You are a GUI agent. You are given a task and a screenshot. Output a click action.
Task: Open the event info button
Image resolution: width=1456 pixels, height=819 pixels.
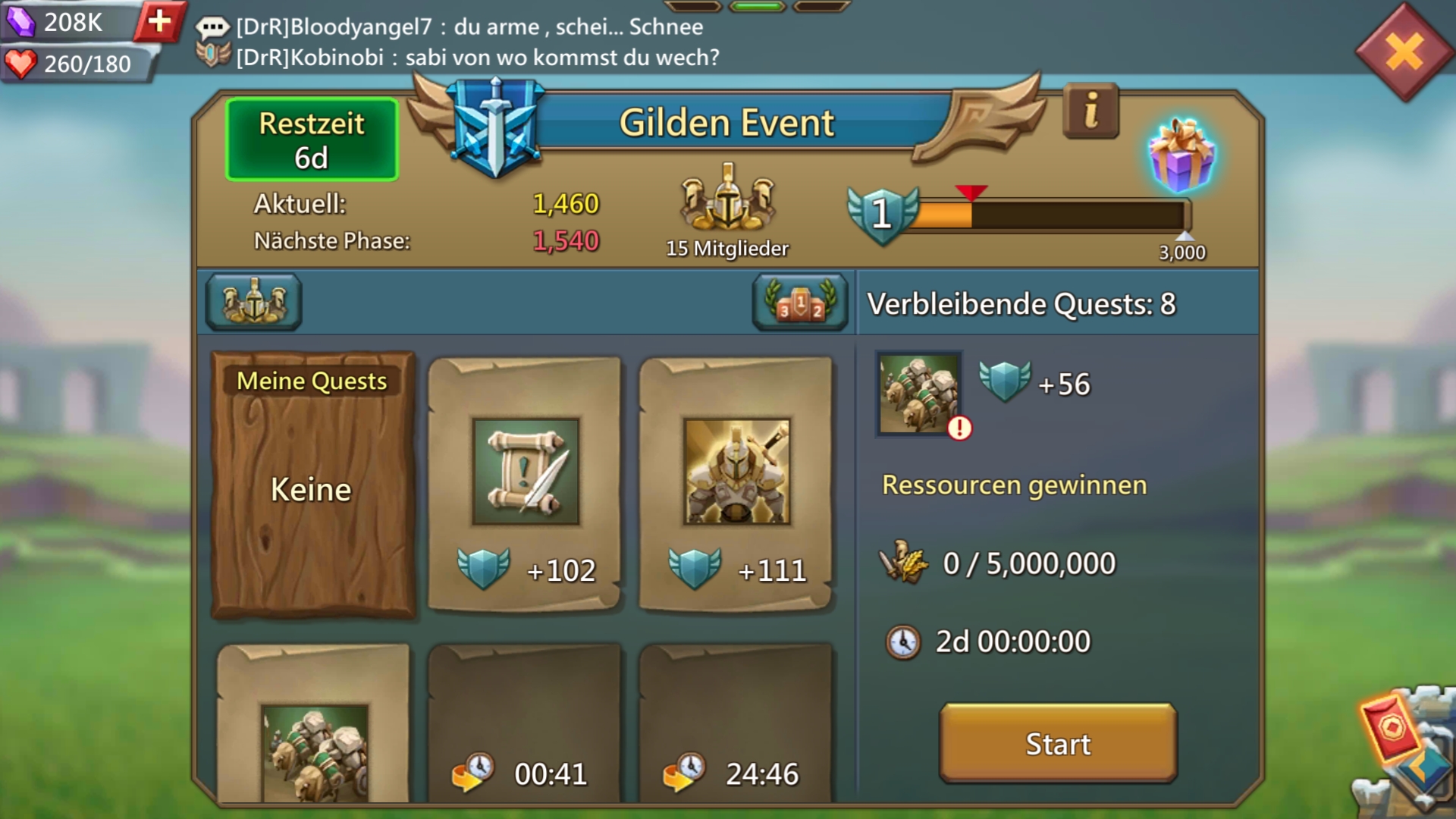(1090, 112)
